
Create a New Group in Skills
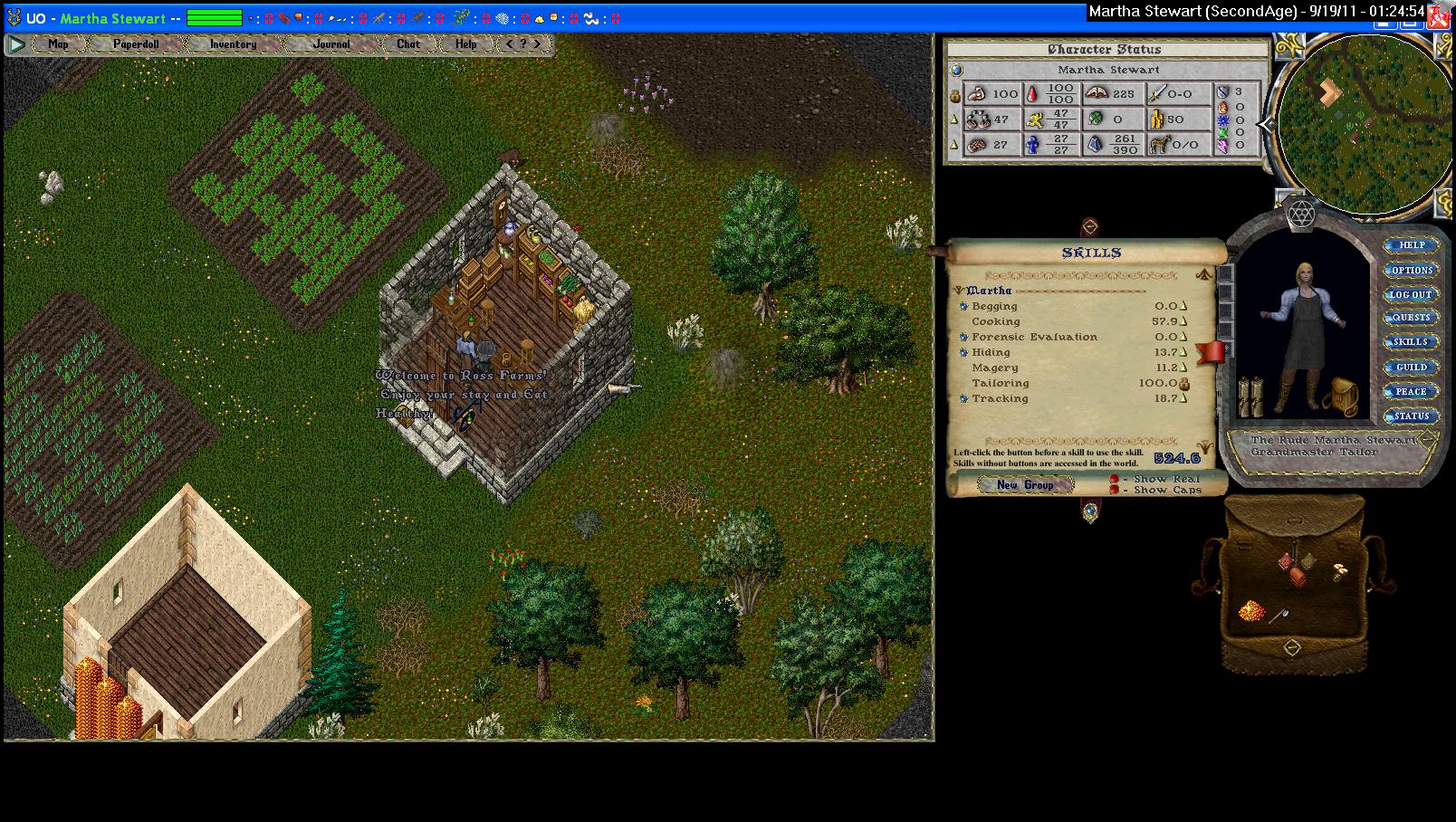pos(1025,485)
